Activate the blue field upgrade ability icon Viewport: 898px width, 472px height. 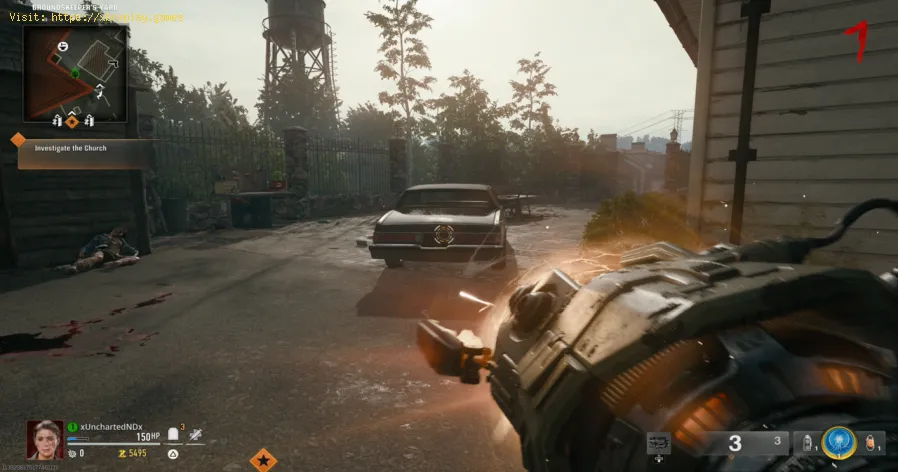838,443
